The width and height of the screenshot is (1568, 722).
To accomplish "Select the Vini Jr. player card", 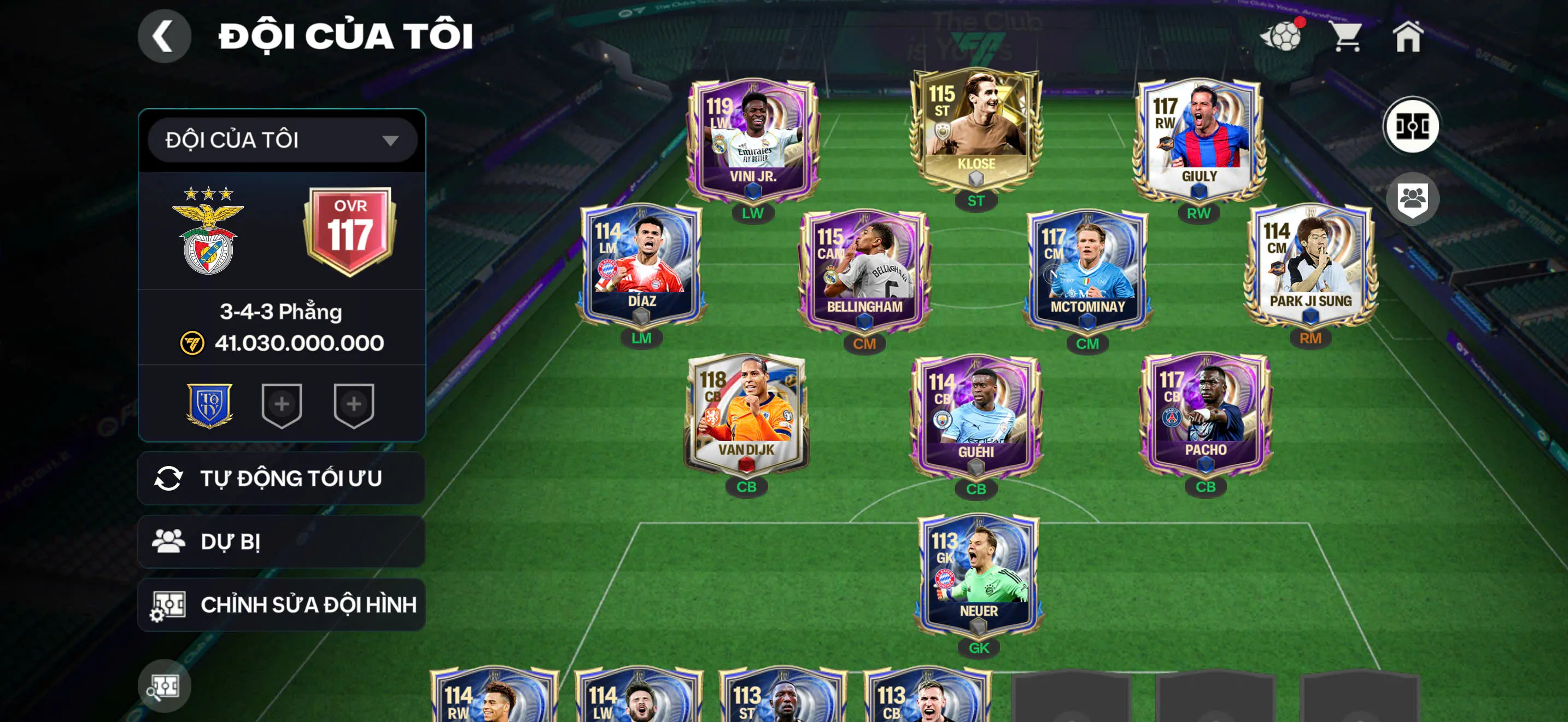I will click(x=752, y=140).
